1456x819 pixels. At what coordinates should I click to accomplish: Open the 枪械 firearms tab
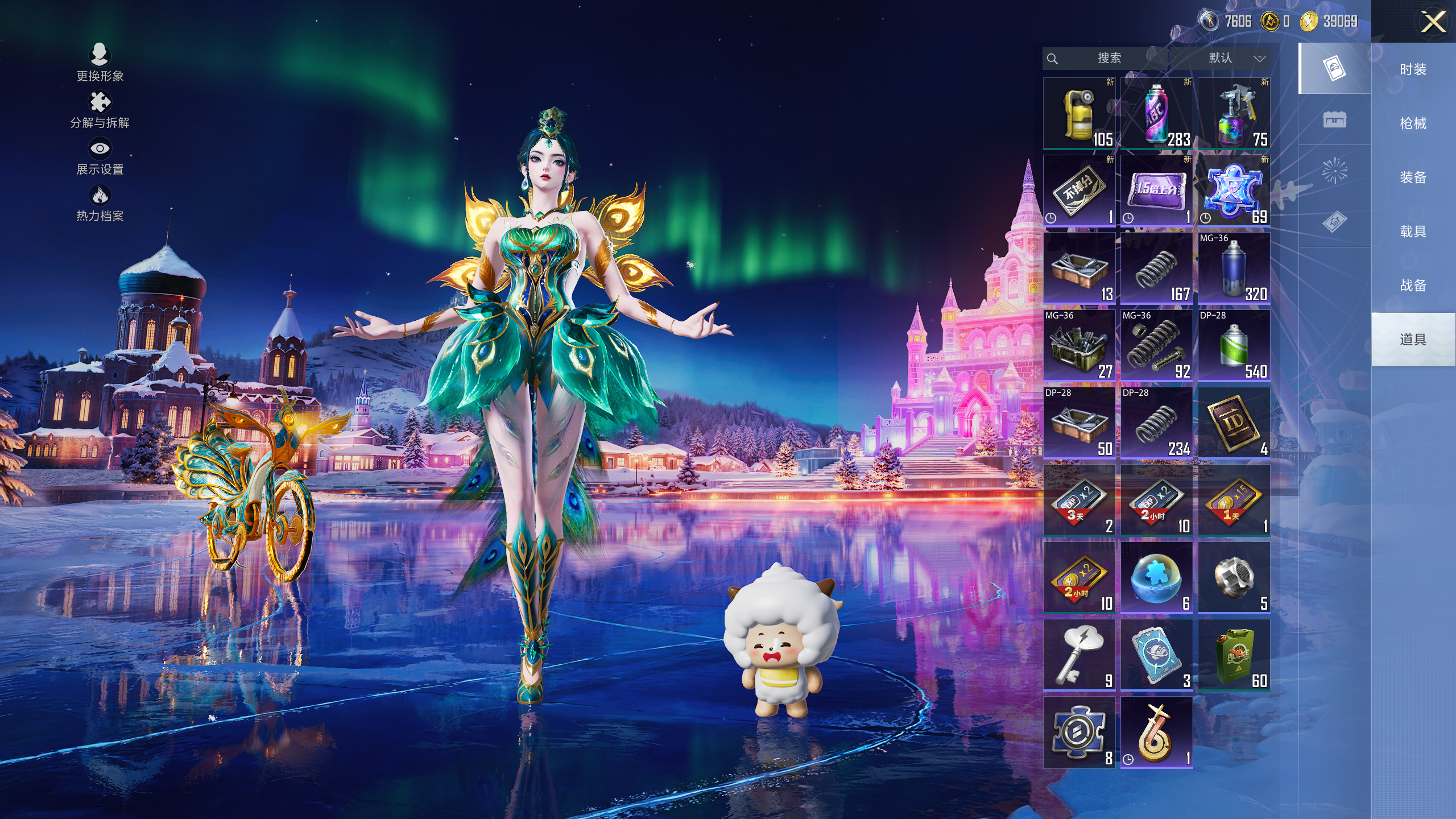[x=1413, y=123]
